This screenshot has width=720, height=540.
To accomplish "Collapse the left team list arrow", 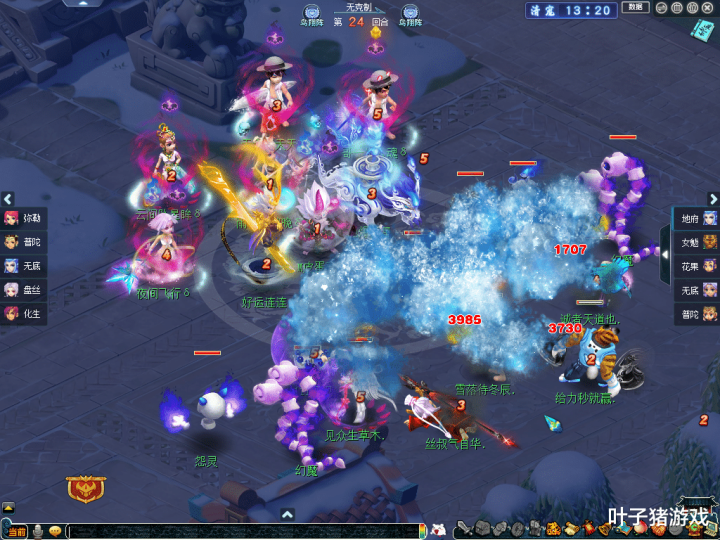I will click(7, 199).
